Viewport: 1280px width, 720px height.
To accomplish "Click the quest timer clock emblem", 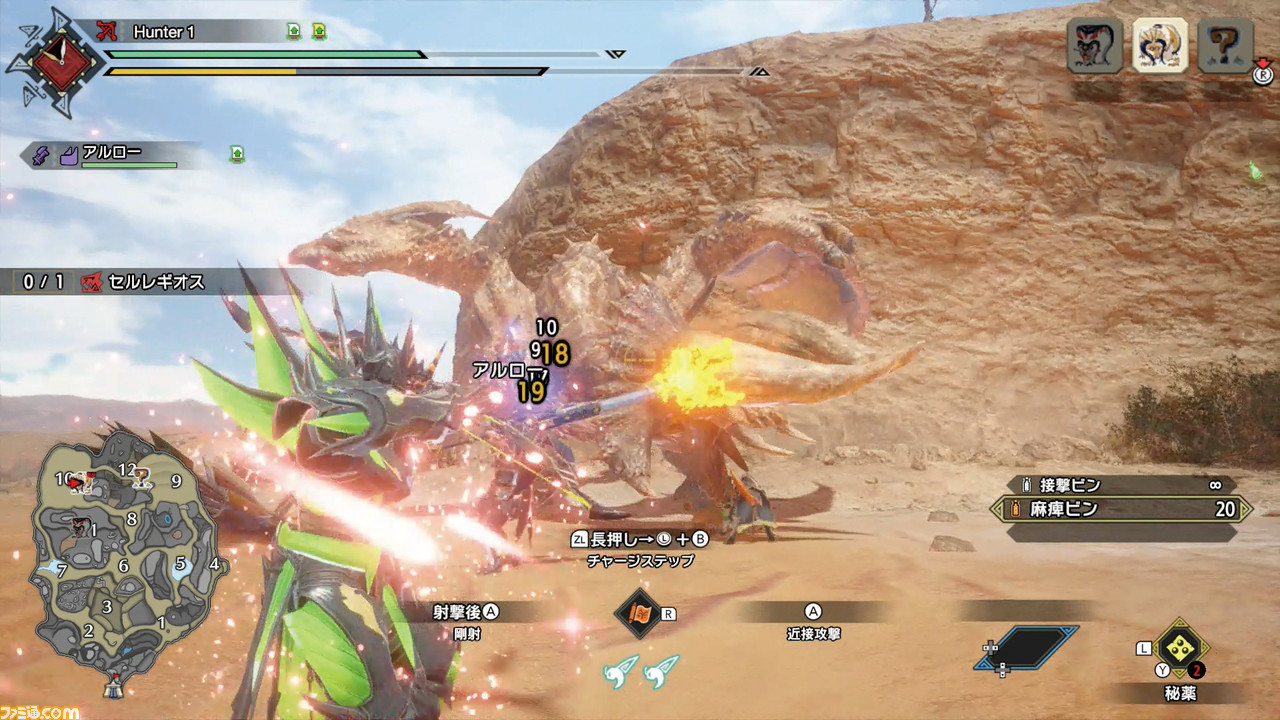I will [53, 62].
